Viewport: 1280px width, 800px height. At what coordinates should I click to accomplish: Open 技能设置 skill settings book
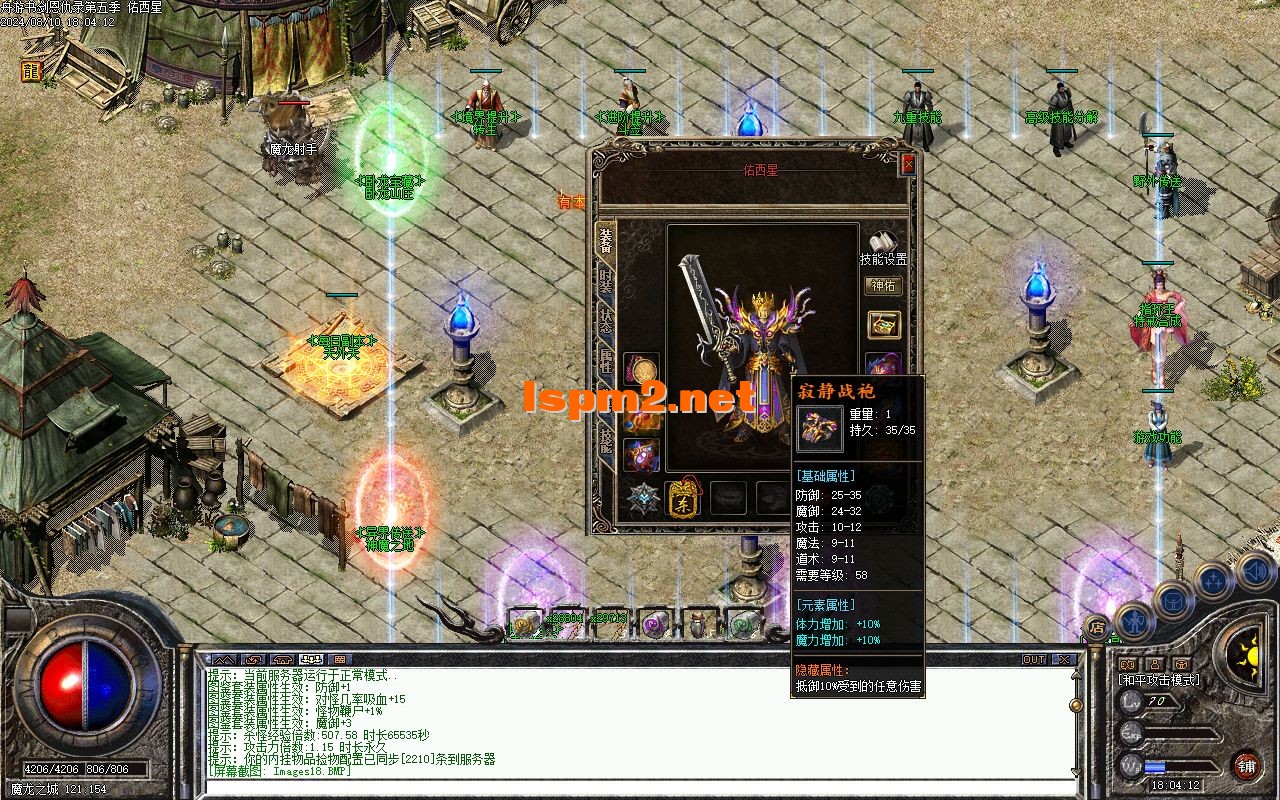[x=883, y=246]
